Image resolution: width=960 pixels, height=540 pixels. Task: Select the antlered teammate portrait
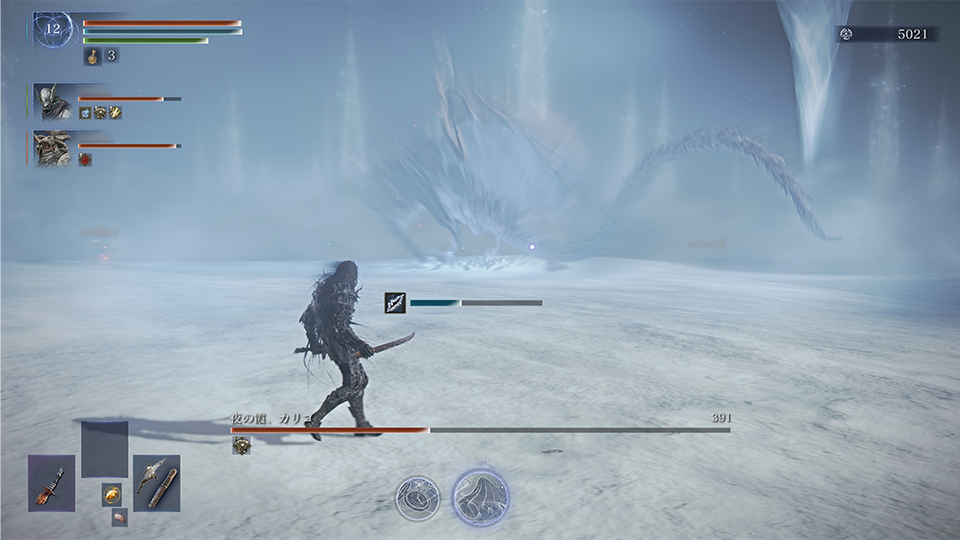[x=53, y=148]
